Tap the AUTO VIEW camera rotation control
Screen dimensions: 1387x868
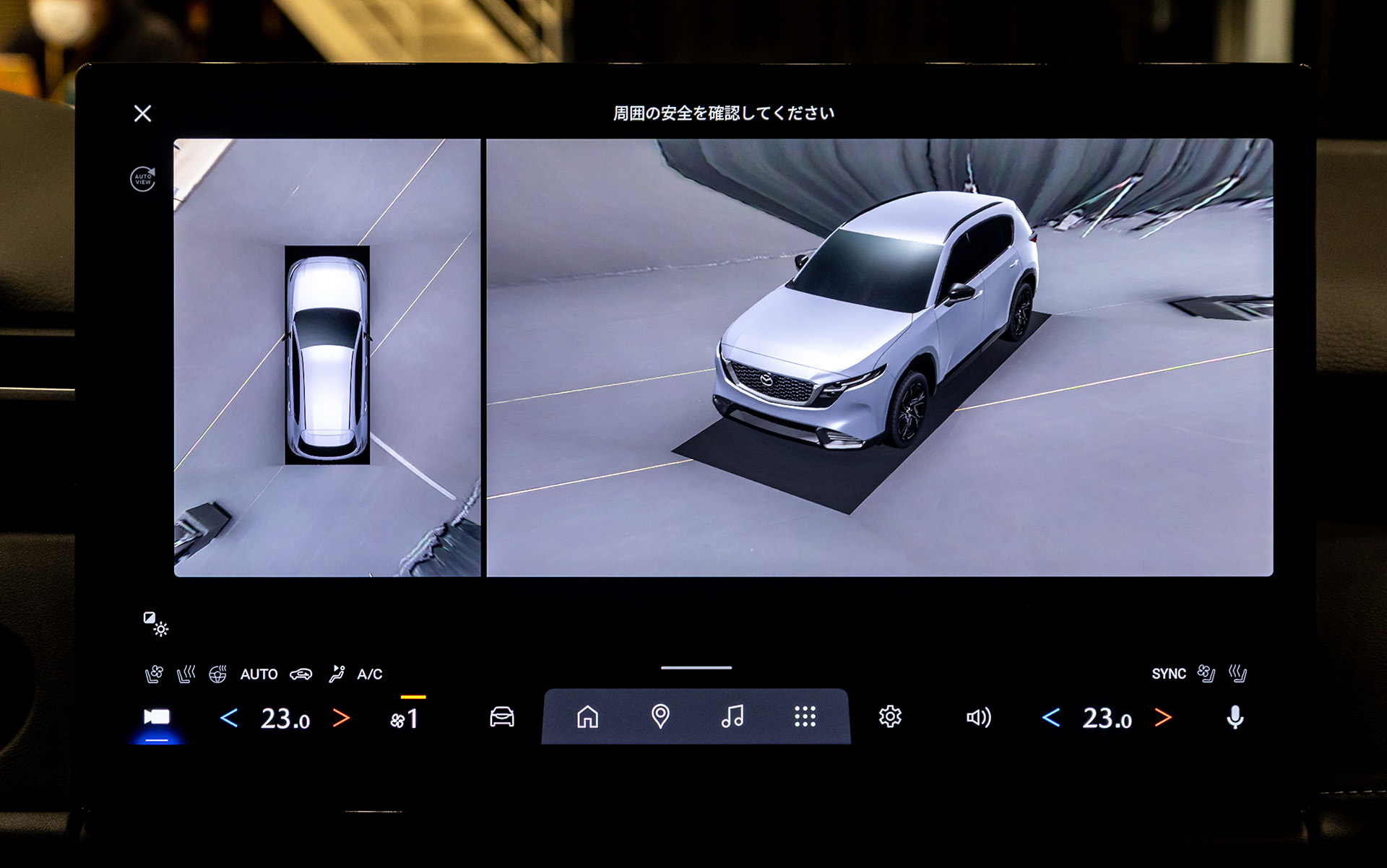coord(142,181)
